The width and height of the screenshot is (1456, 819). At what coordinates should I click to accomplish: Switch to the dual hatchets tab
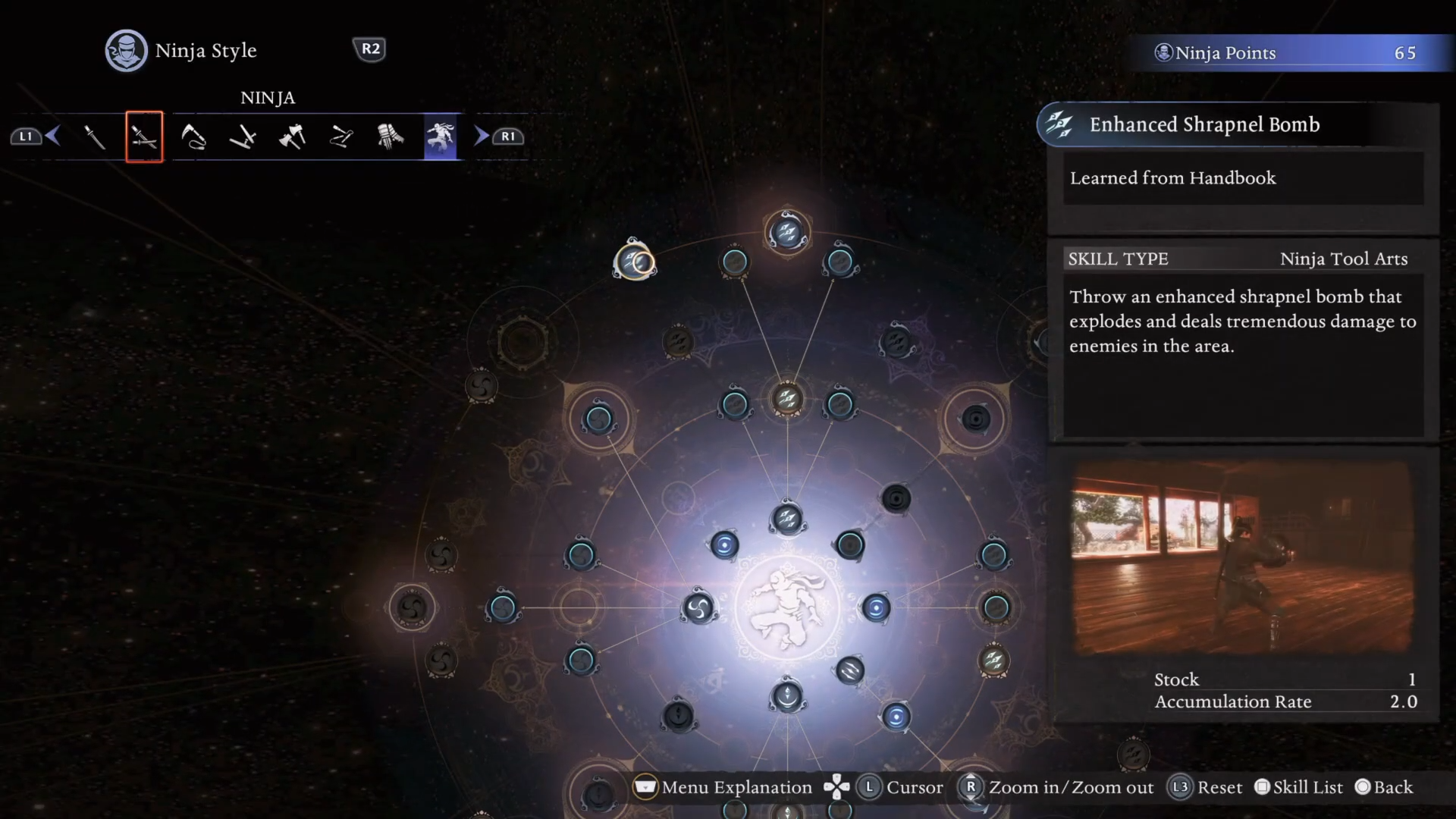coord(292,137)
